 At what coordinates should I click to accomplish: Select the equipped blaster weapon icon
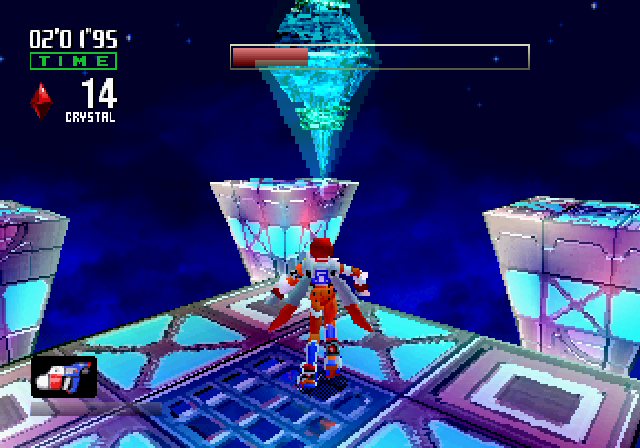coord(65,378)
